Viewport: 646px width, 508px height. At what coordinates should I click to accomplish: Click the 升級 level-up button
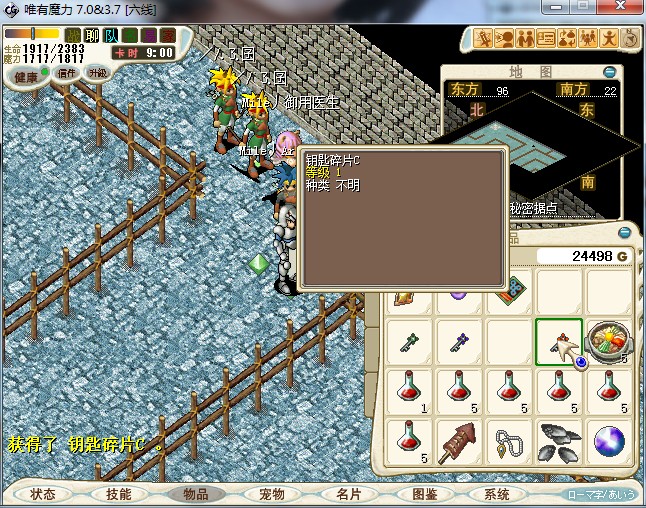pyautogui.click(x=97, y=73)
